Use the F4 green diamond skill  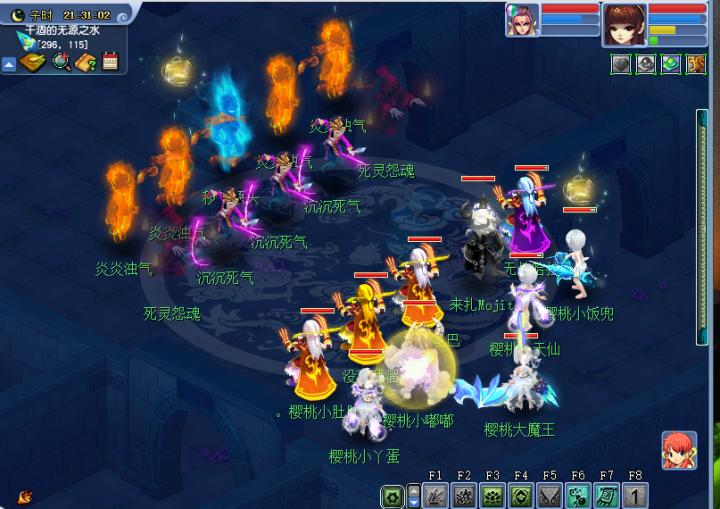(x=521, y=495)
